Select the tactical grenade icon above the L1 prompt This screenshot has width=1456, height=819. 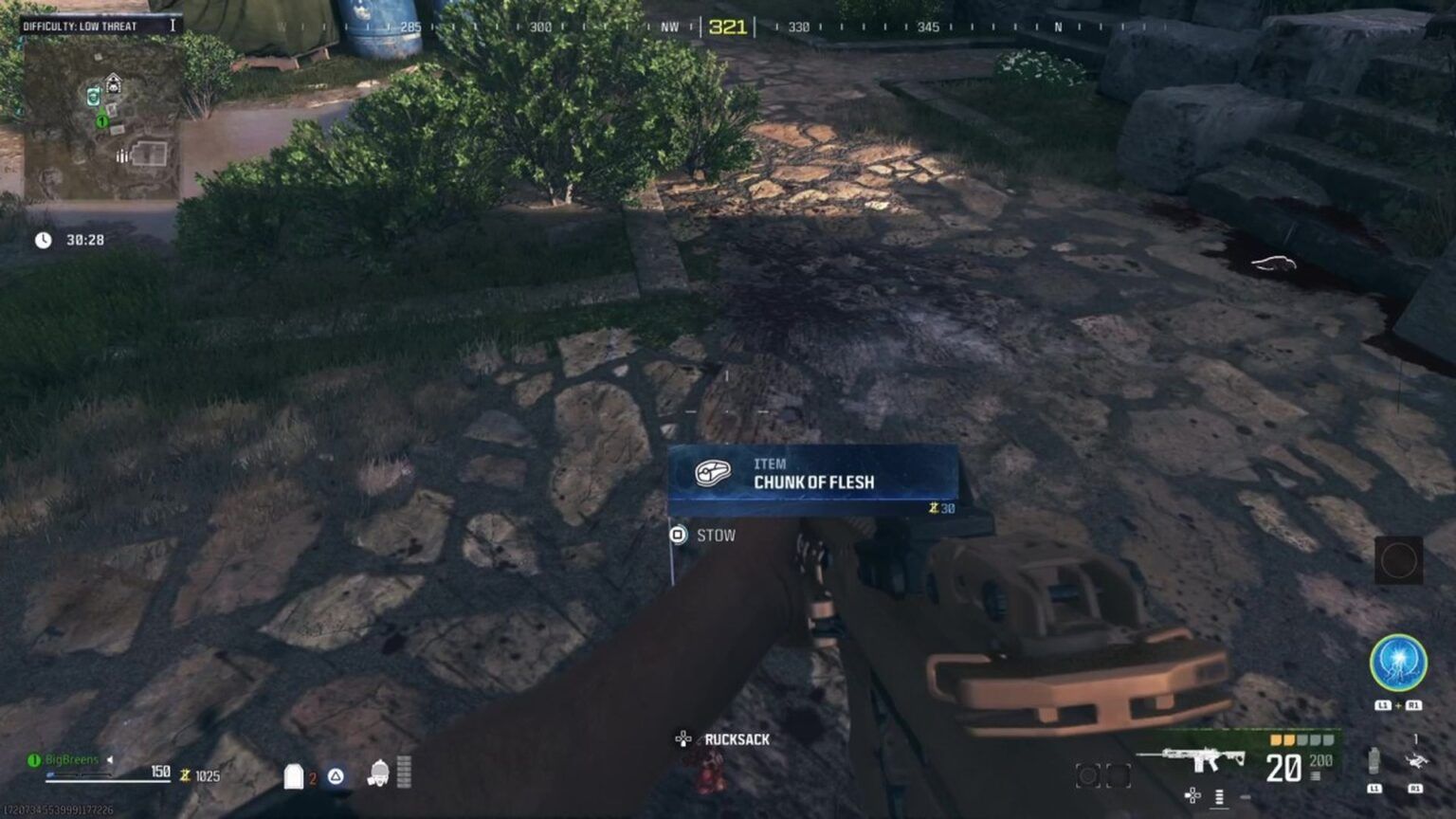pyautogui.click(x=1373, y=760)
